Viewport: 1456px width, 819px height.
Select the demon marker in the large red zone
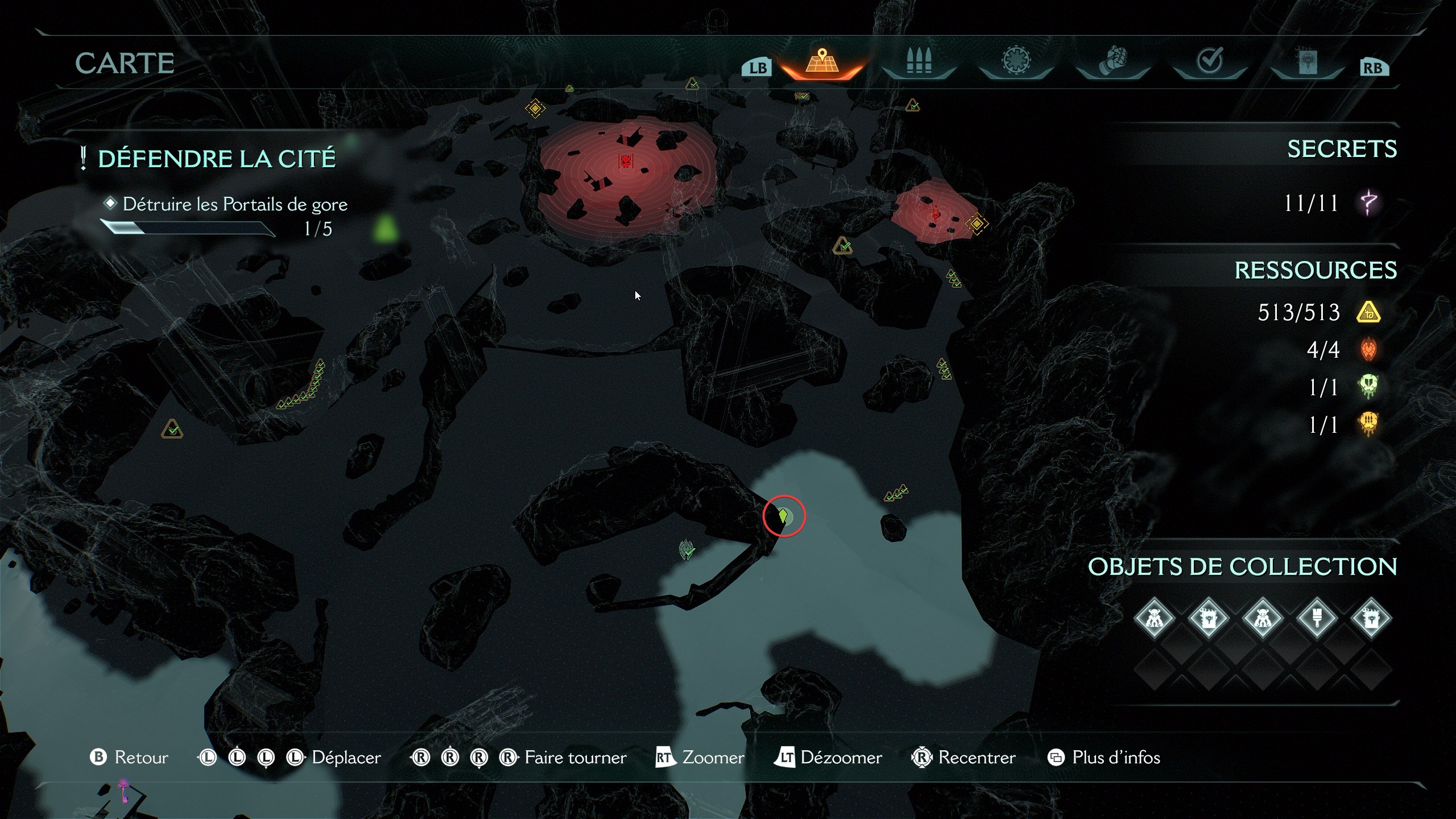click(x=626, y=161)
